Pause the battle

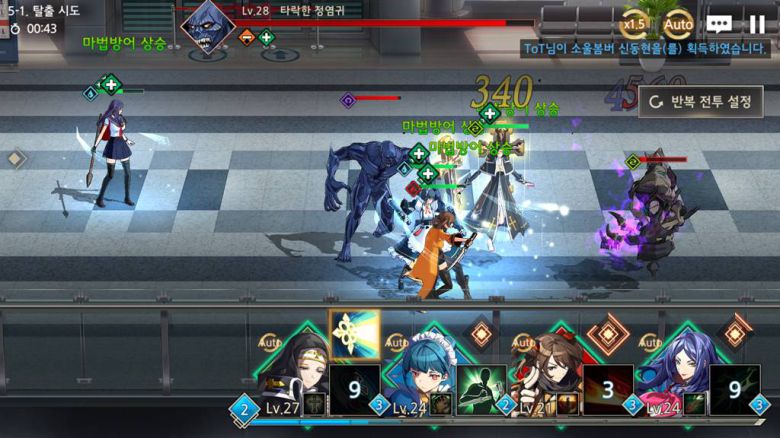click(757, 24)
